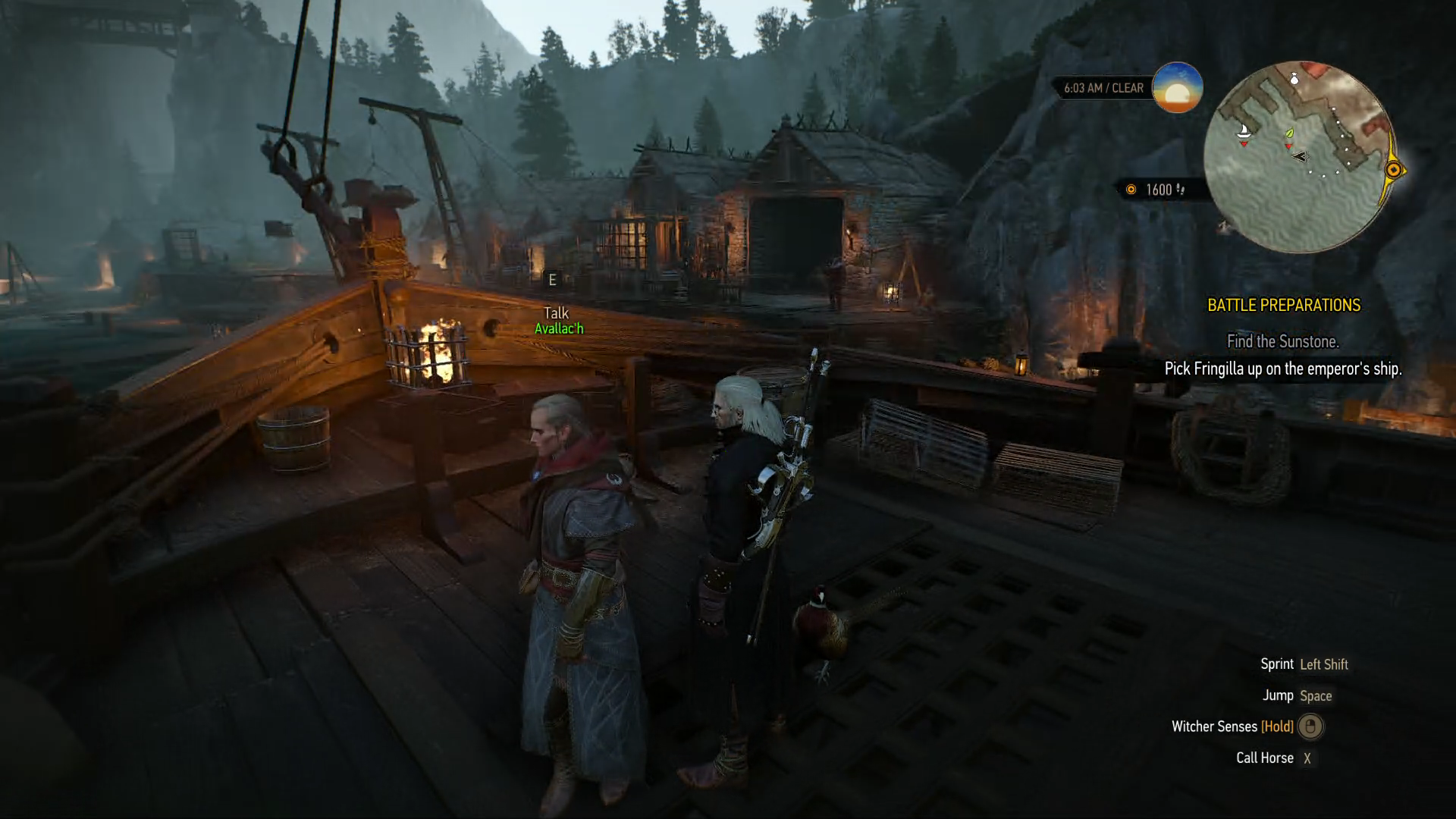
Task: Select the Battle Preparations quest title
Action: coord(1283,306)
